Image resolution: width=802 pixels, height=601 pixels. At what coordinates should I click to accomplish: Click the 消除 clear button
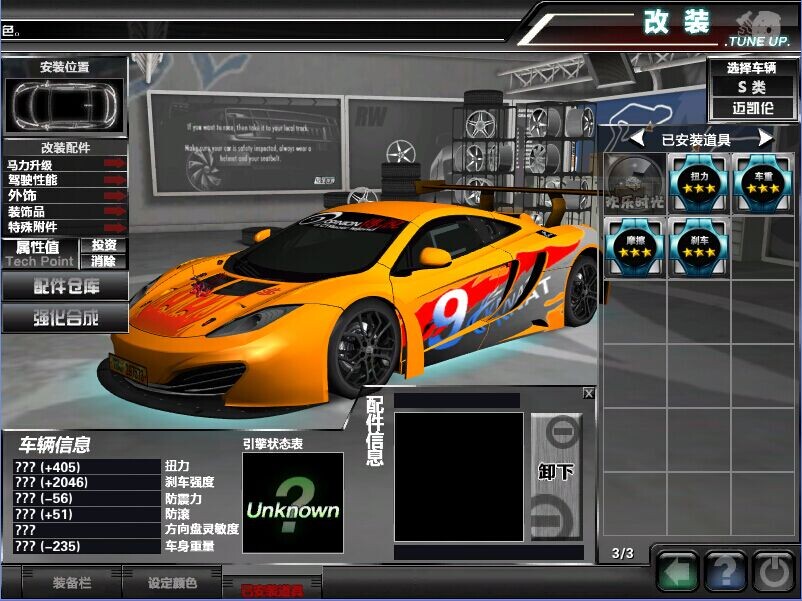tap(104, 260)
